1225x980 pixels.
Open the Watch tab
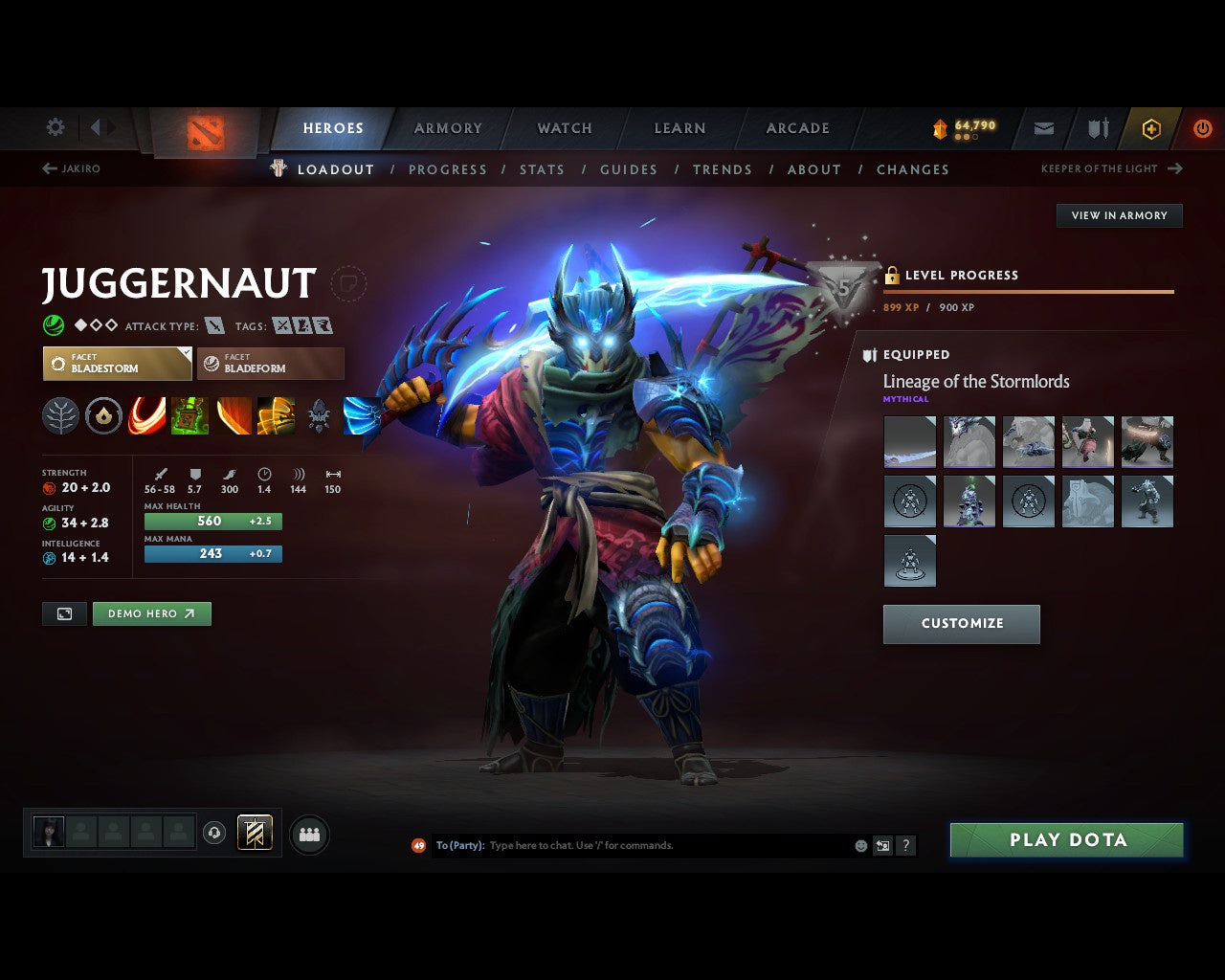coord(565,128)
